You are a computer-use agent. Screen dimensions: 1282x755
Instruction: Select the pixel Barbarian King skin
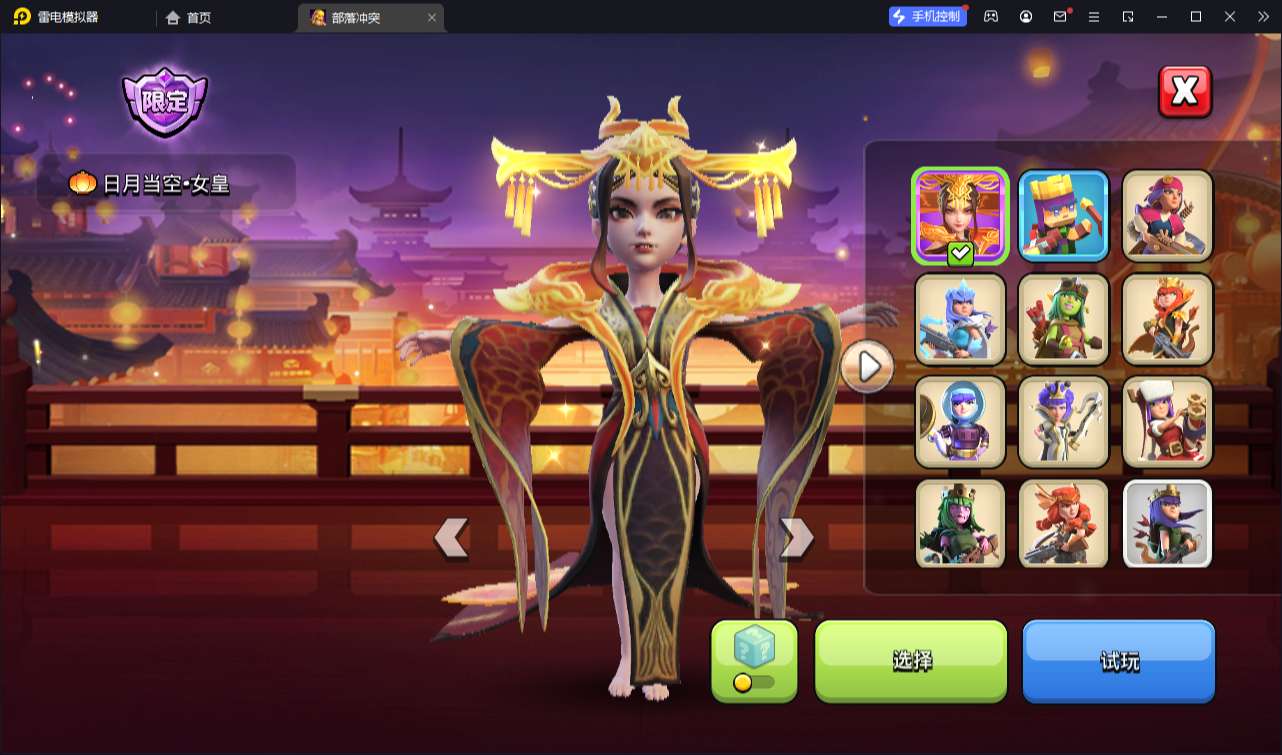point(1063,213)
